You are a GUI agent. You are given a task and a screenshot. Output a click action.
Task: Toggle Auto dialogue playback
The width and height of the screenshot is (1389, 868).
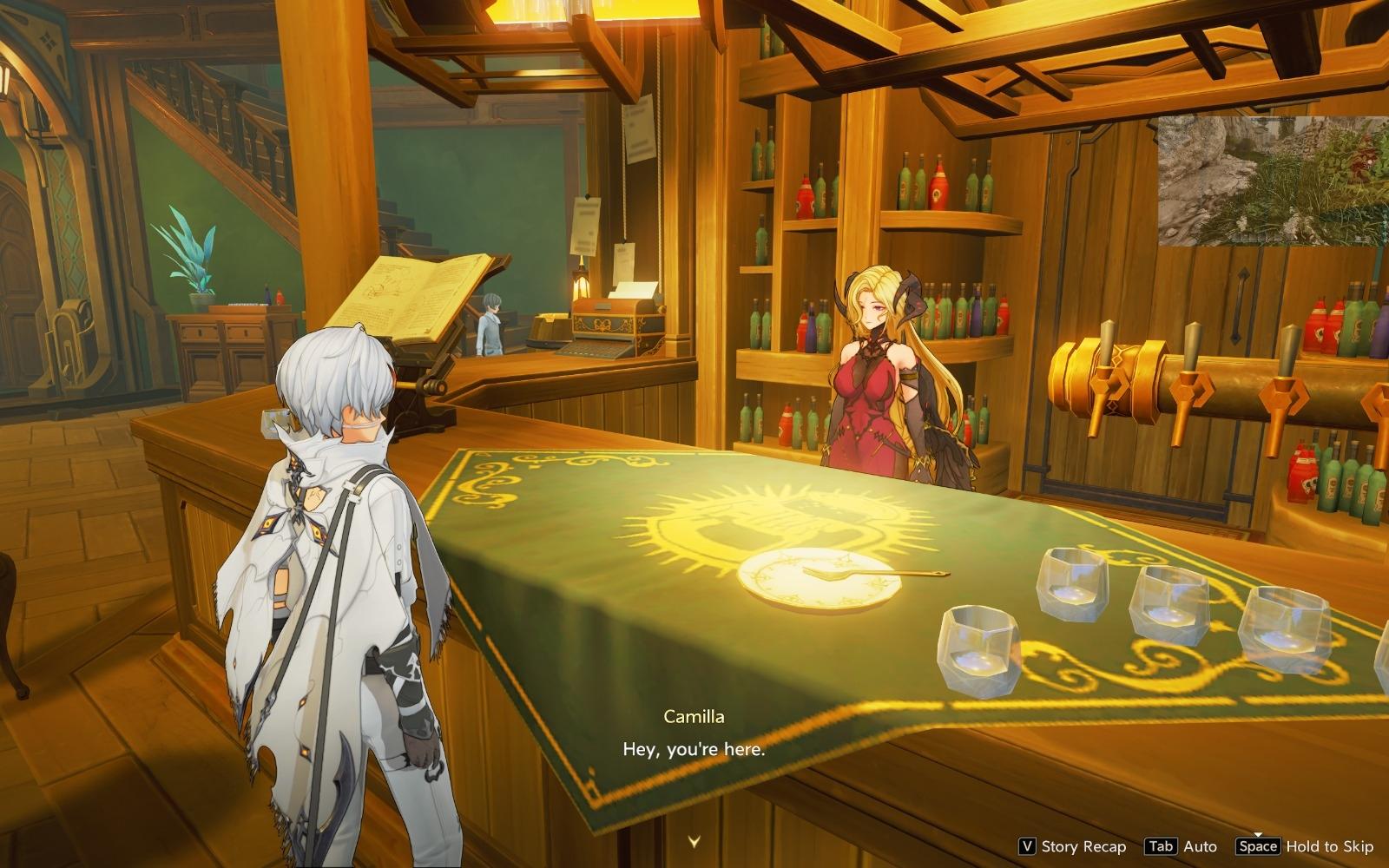1181,846
